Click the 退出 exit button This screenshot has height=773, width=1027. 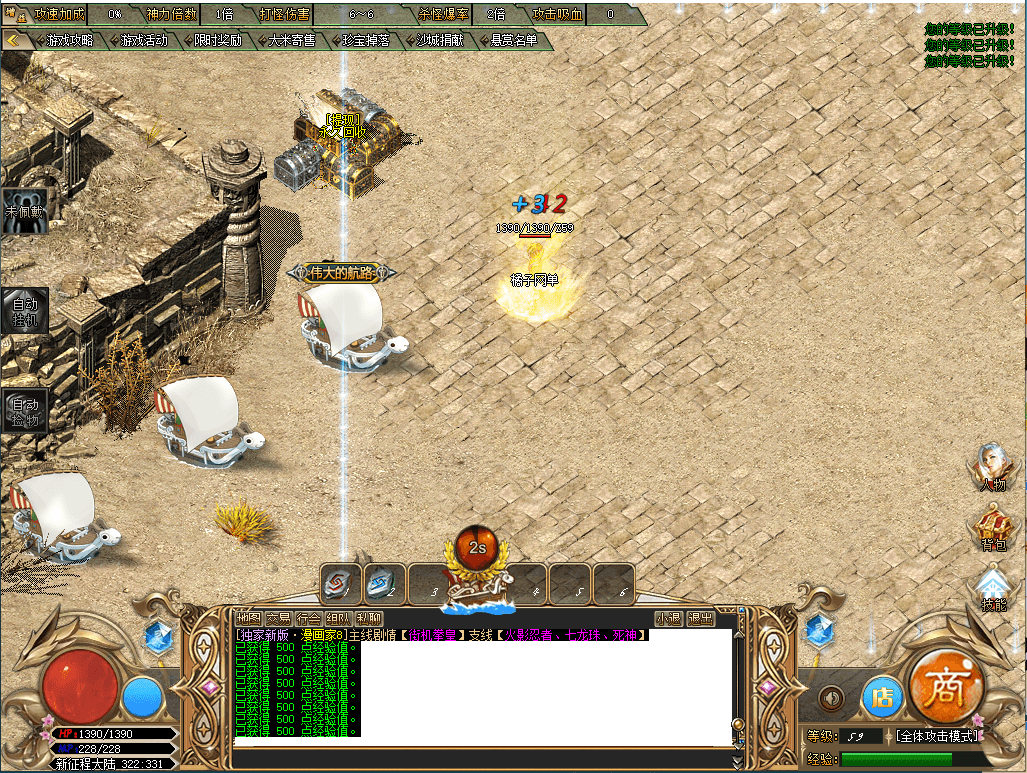pos(700,619)
